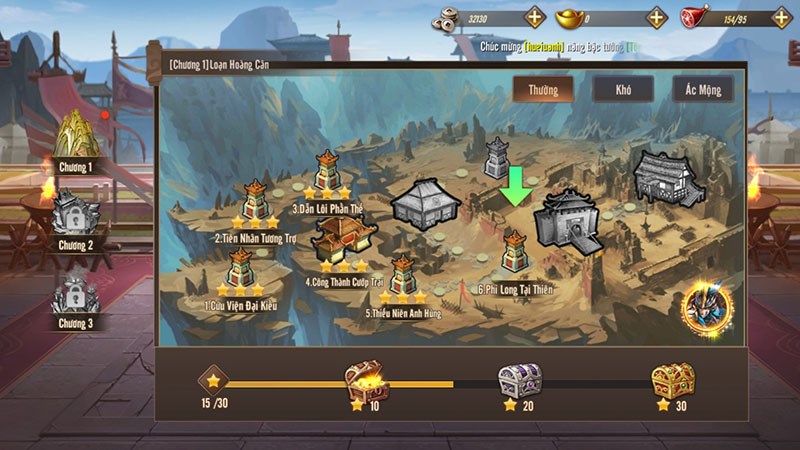Image resolution: width=800 pixels, height=450 pixels.
Task: Enter stage 4 Công Thành Cướp Trại
Action: [343, 239]
